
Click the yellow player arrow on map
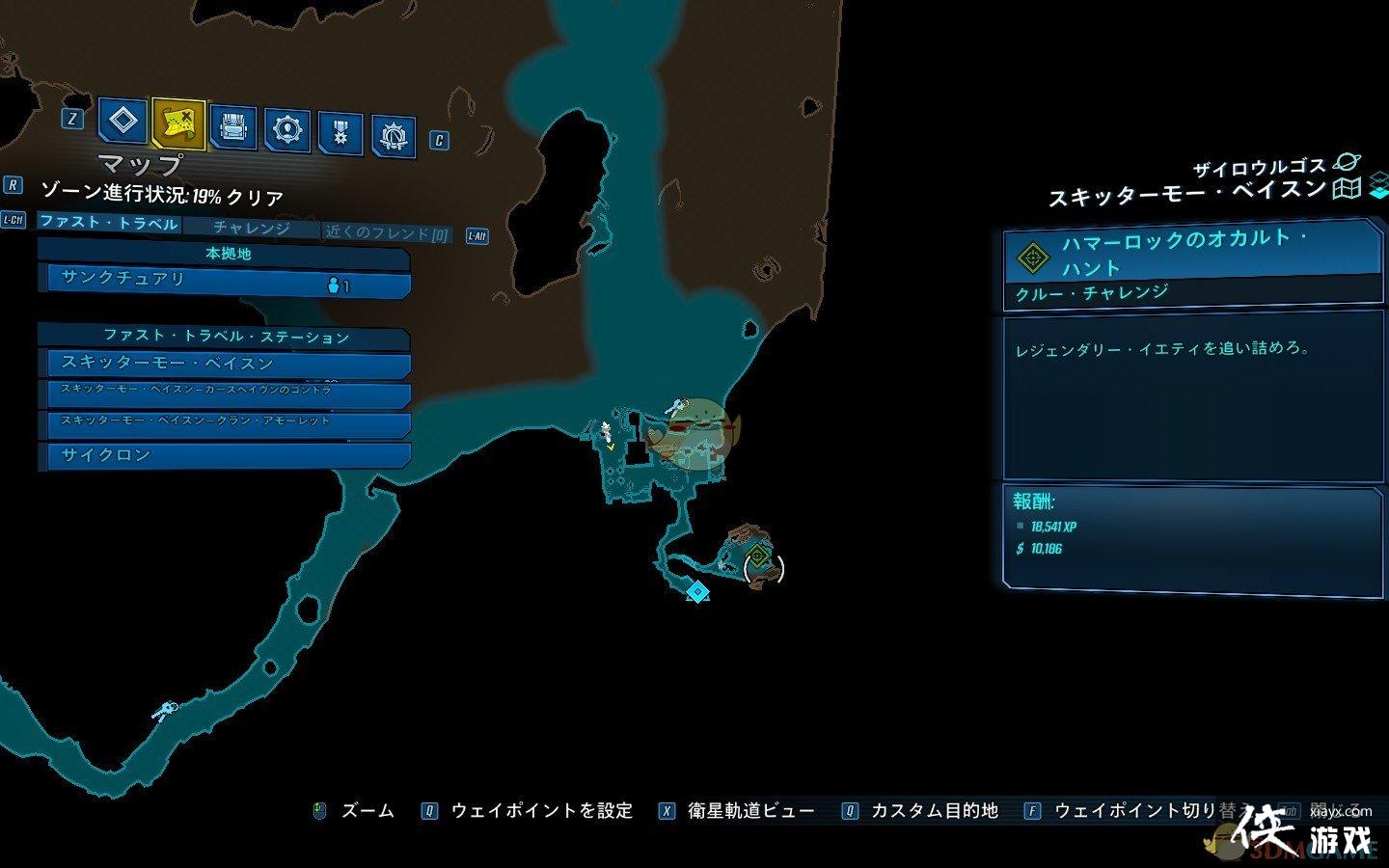pos(610,446)
